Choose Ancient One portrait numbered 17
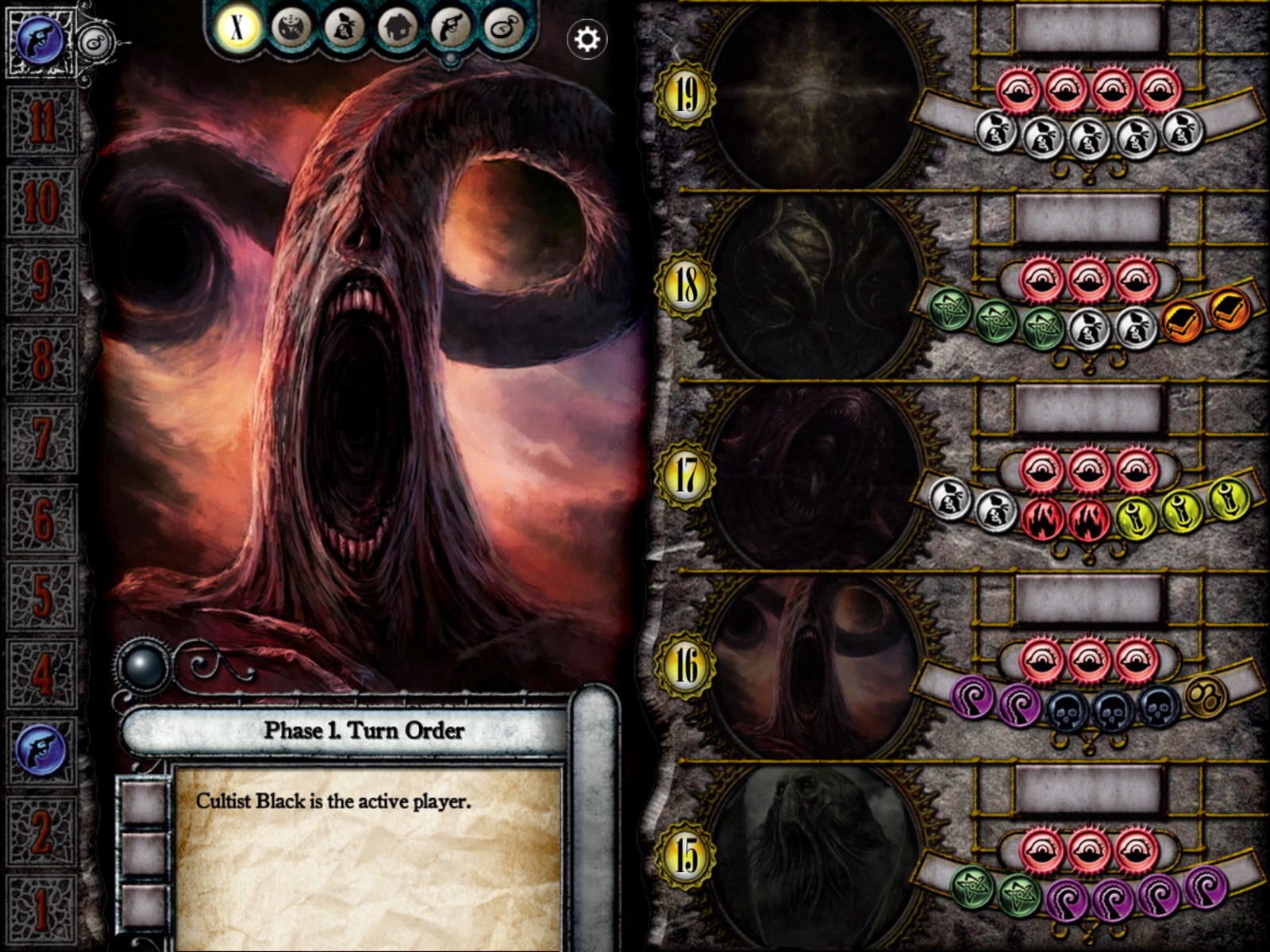The image size is (1270, 952). coord(814,474)
